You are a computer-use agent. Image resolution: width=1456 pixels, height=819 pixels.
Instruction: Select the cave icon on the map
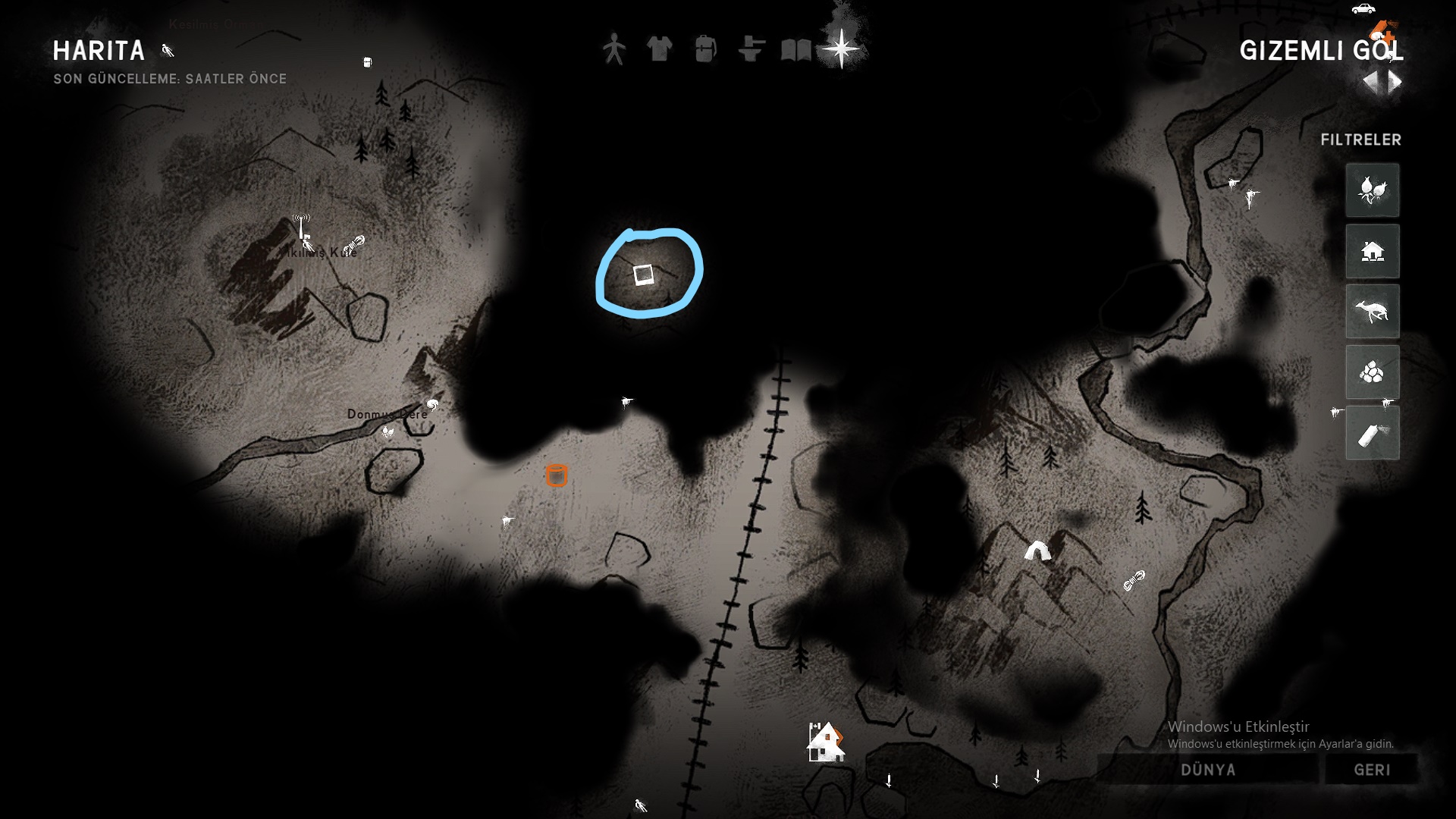point(1037,551)
